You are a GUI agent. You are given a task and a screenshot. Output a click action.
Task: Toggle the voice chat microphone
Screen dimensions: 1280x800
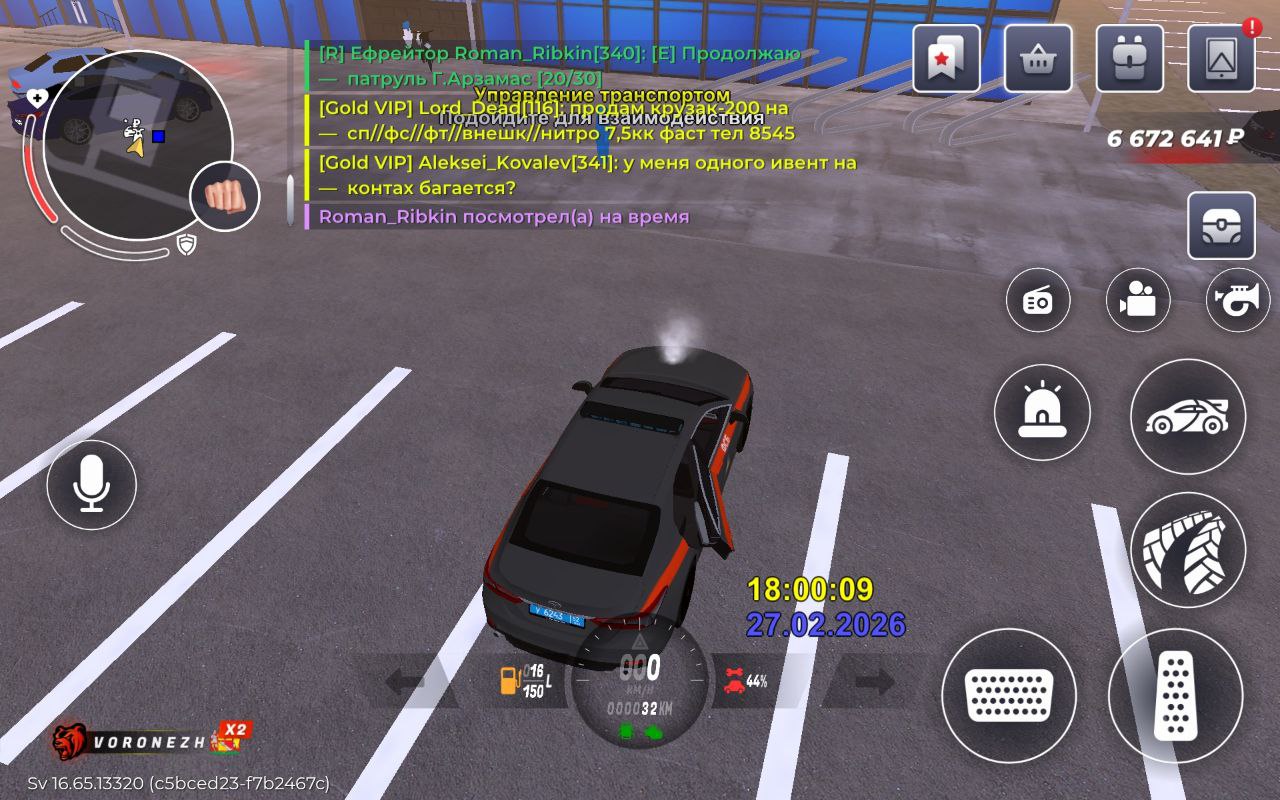(x=91, y=485)
